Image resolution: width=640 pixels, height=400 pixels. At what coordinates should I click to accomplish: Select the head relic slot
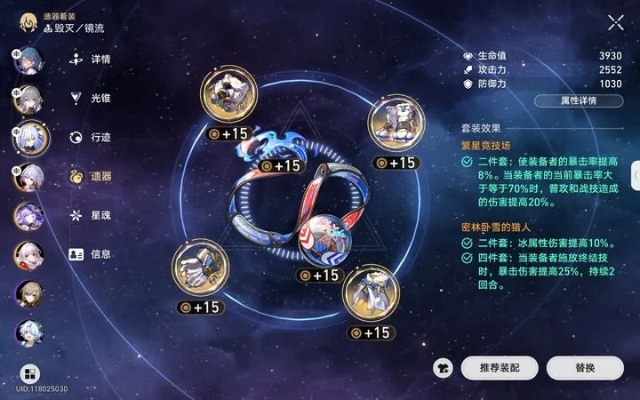pyautogui.click(x=229, y=98)
